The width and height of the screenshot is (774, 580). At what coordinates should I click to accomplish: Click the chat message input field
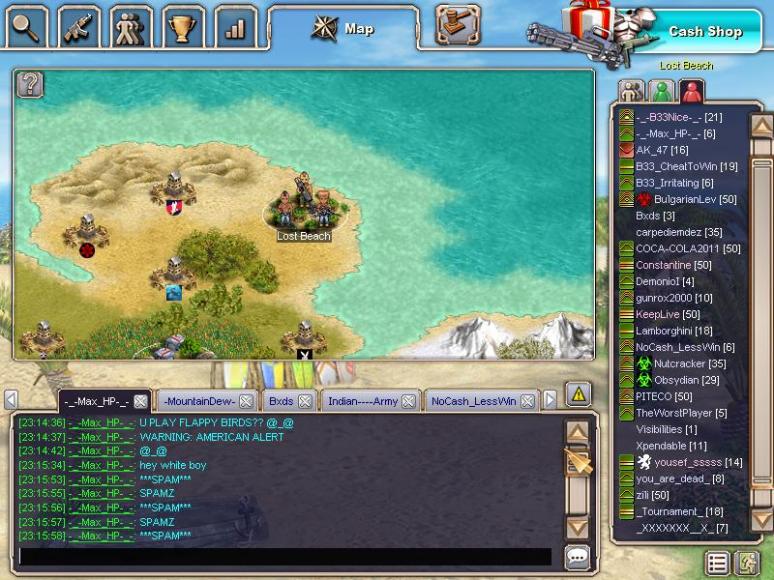285,557
